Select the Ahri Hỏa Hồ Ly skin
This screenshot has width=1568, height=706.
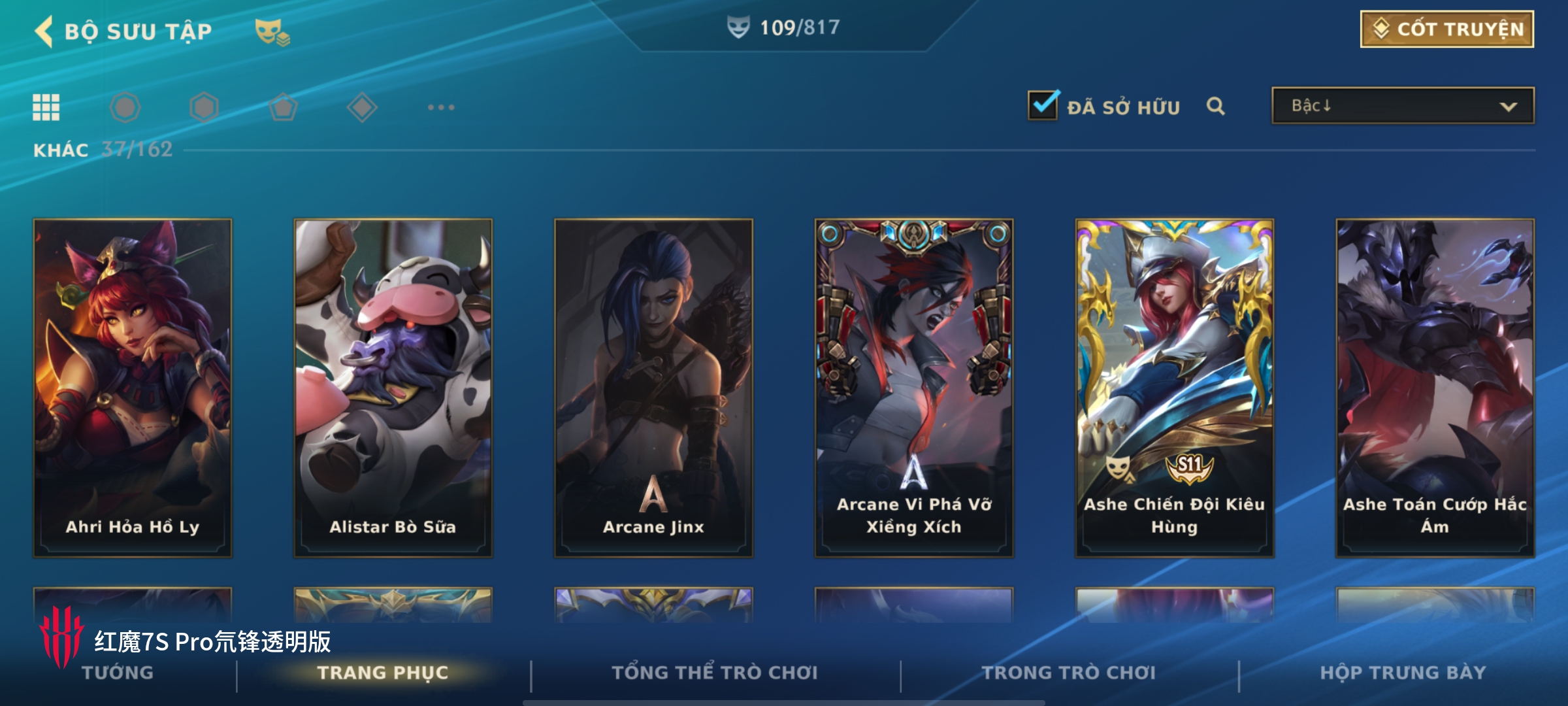(x=133, y=387)
